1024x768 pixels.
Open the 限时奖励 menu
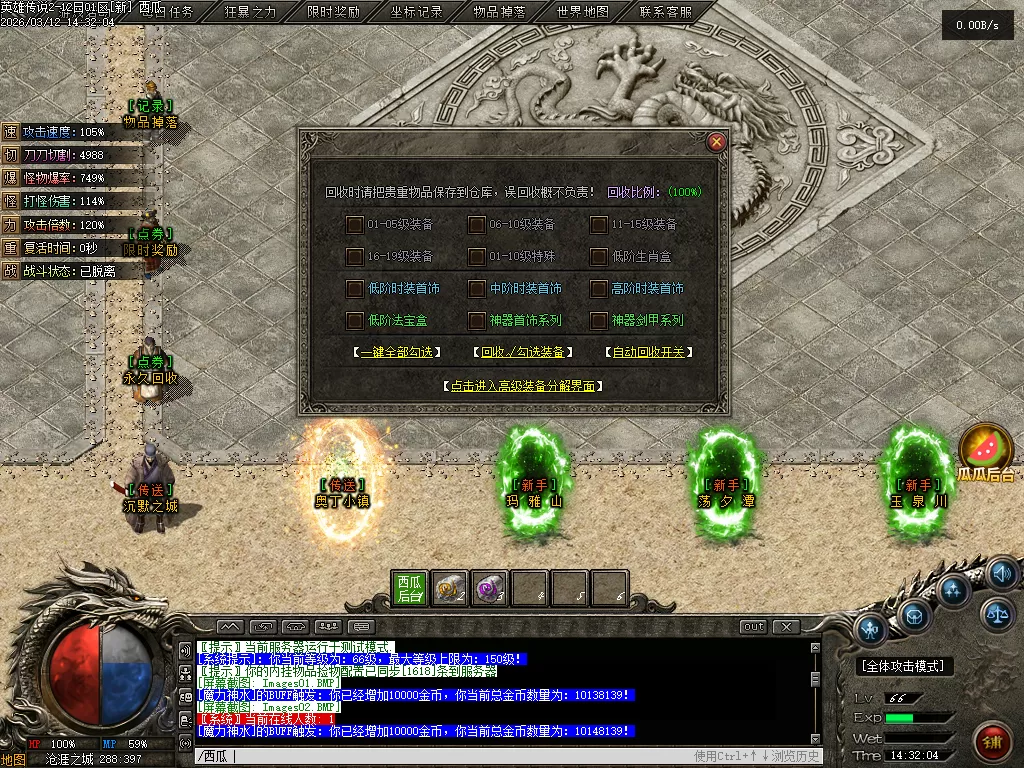333,13
